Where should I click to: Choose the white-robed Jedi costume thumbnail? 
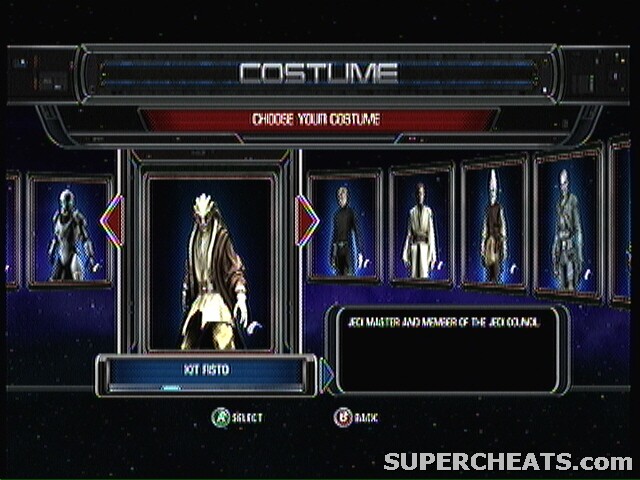[421, 228]
